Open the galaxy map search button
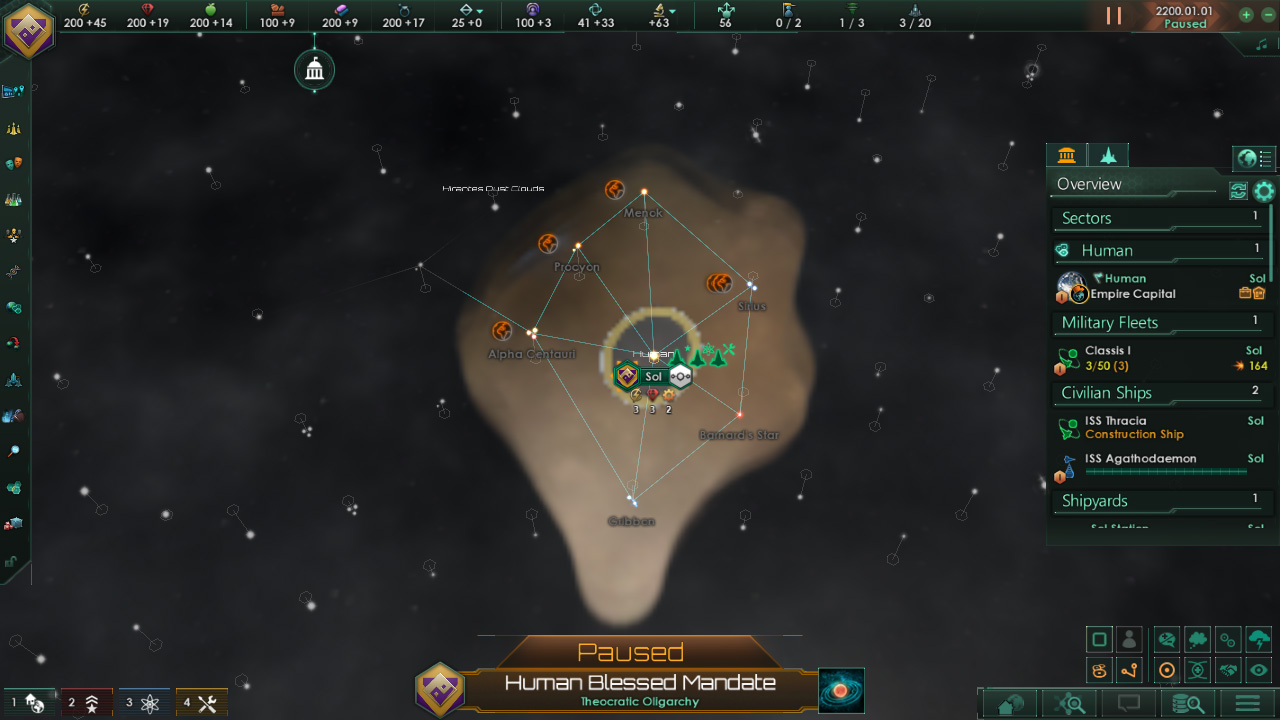 [x=1071, y=704]
